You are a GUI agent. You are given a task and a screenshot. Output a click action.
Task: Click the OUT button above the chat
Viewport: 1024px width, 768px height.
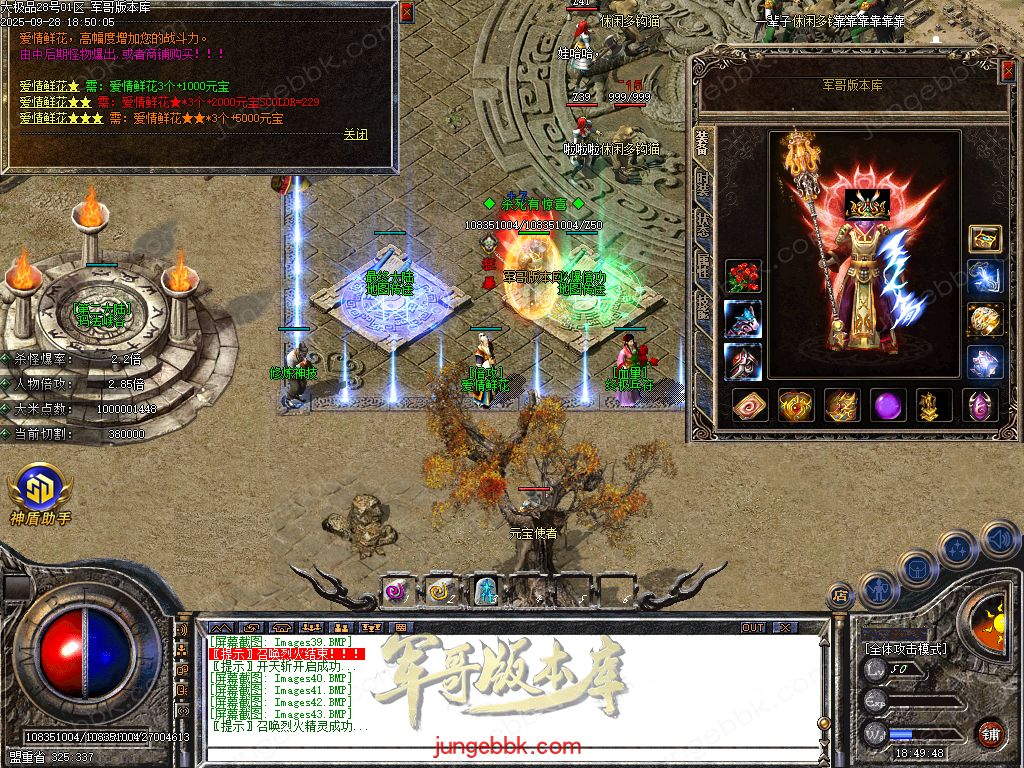[x=753, y=627]
